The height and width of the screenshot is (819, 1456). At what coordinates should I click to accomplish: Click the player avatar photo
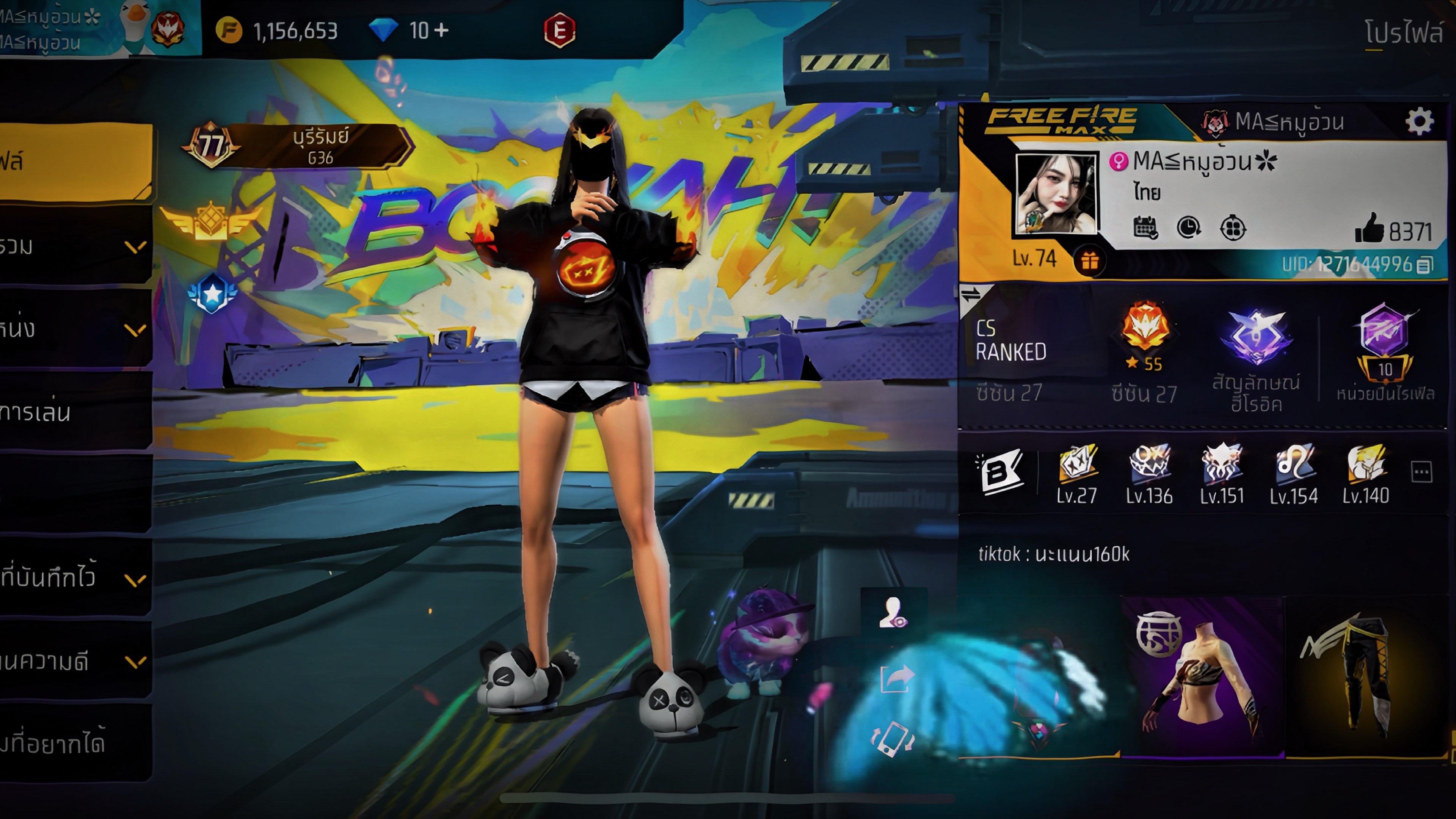tap(1055, 194)
